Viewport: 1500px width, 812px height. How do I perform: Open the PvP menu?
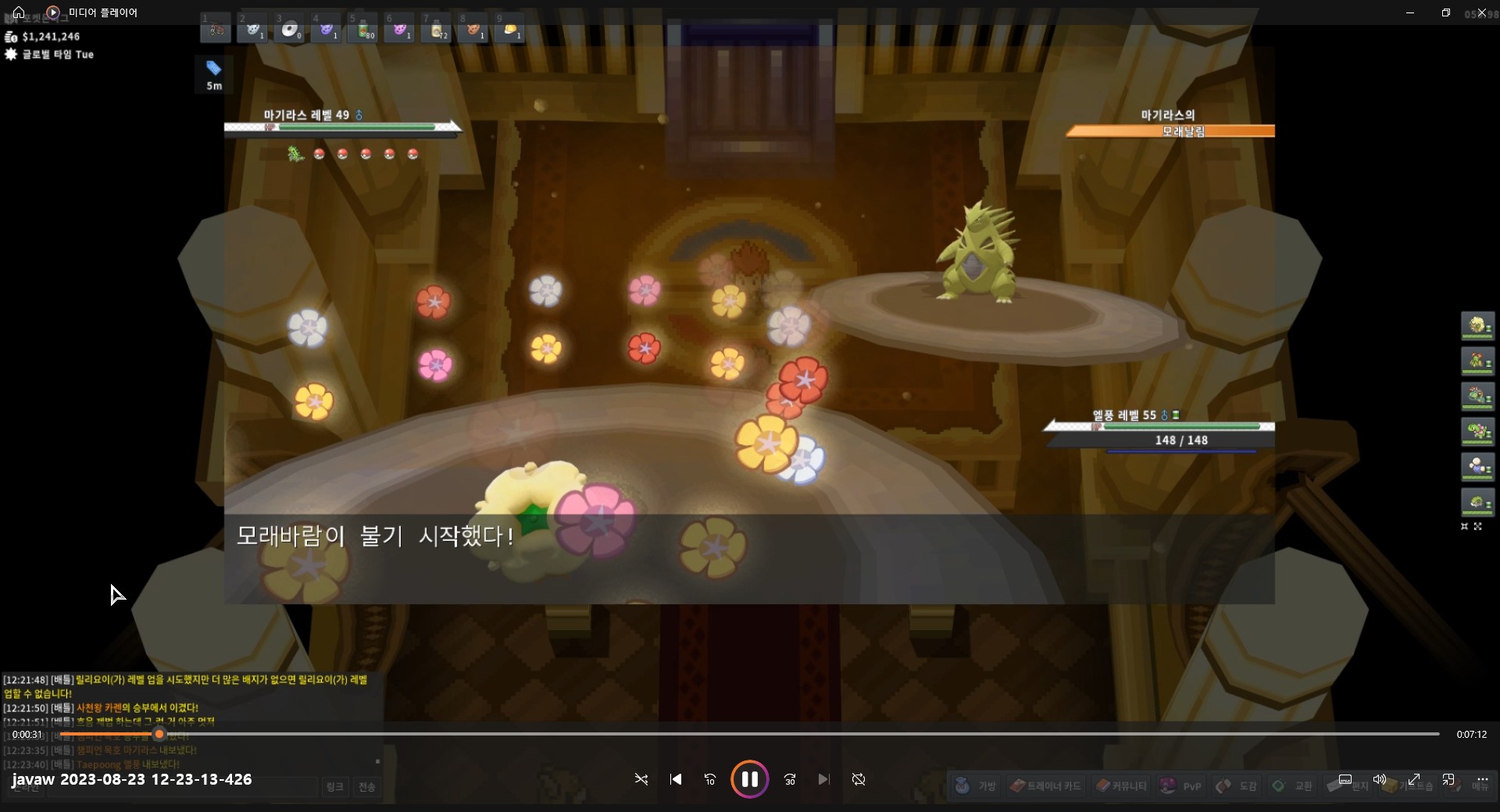click(x=1181, y=785)
